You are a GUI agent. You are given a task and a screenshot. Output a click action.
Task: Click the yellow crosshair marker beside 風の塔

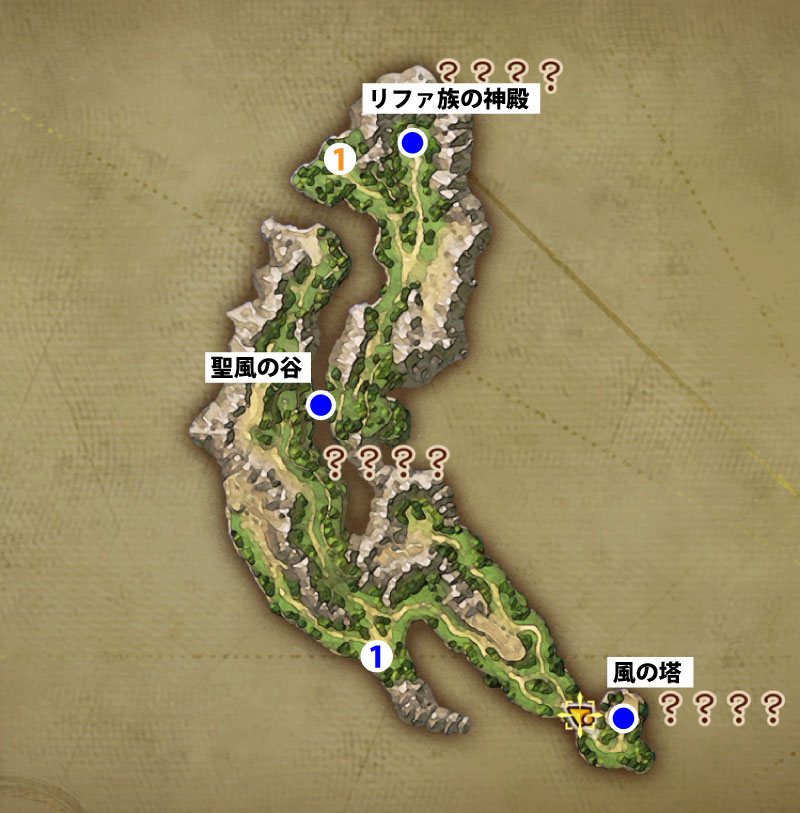580,717
